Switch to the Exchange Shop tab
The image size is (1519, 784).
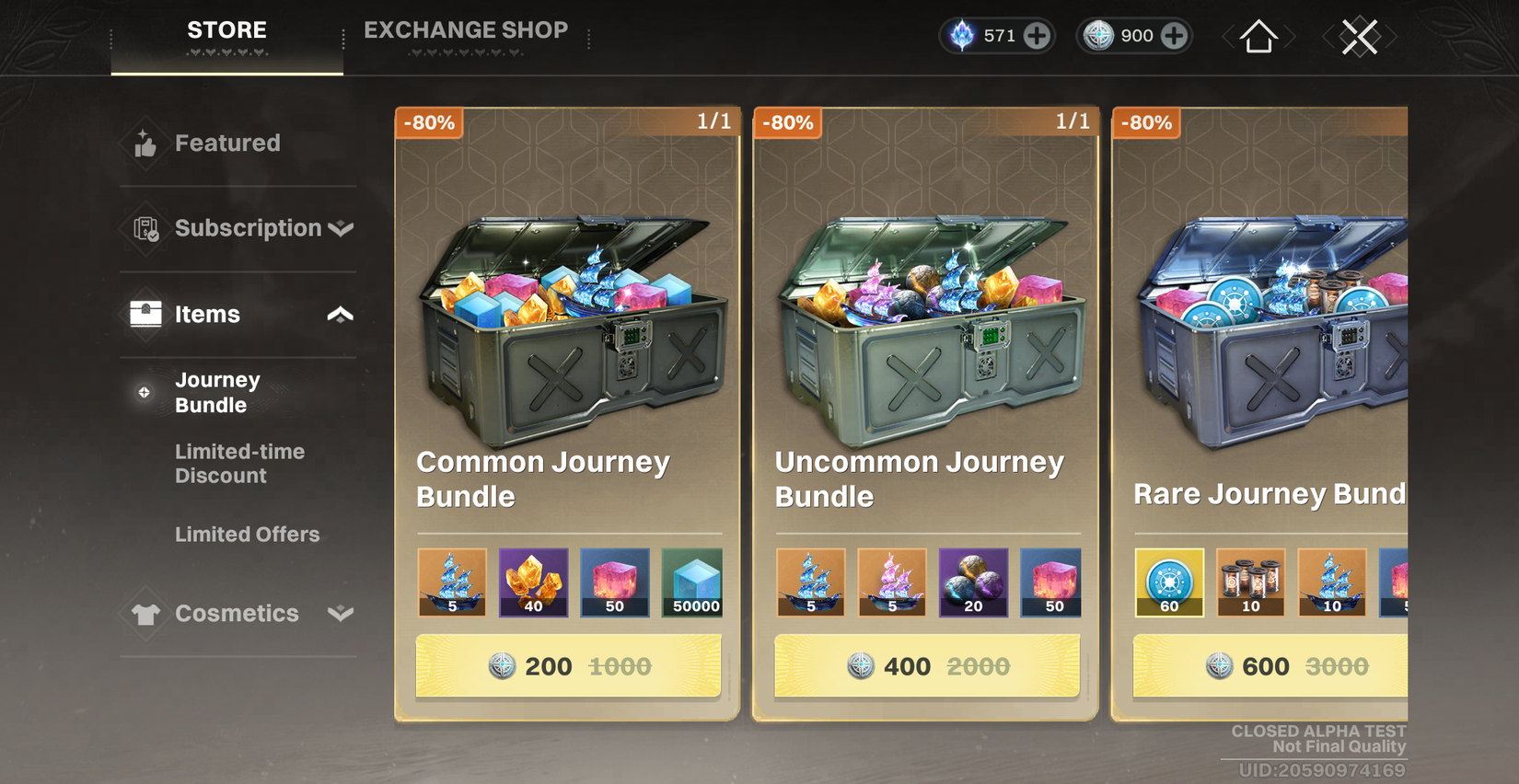point(467,29)
